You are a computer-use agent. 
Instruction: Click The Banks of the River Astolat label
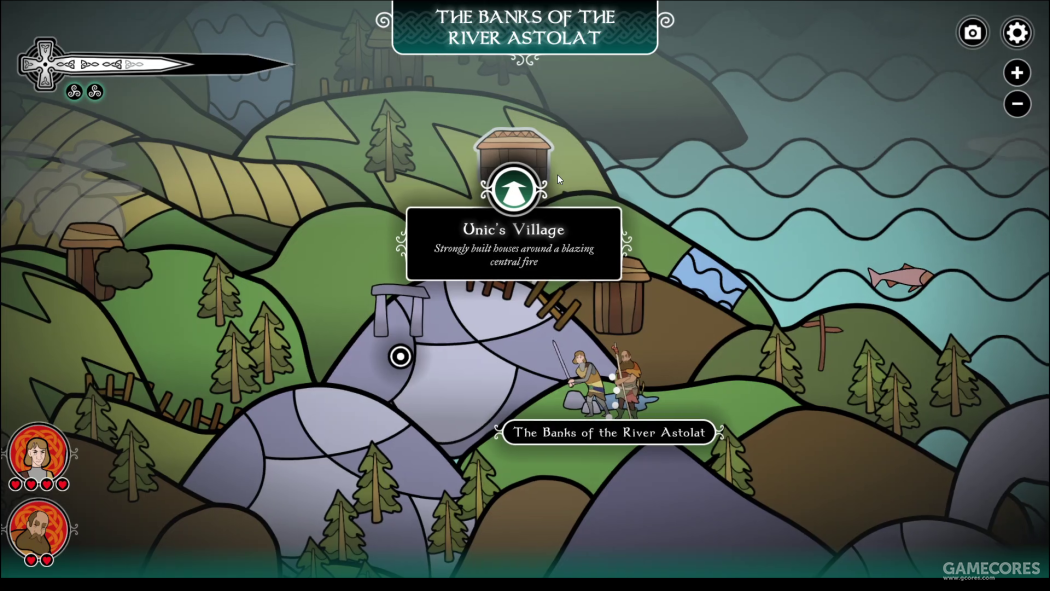[x=608, y=433]
